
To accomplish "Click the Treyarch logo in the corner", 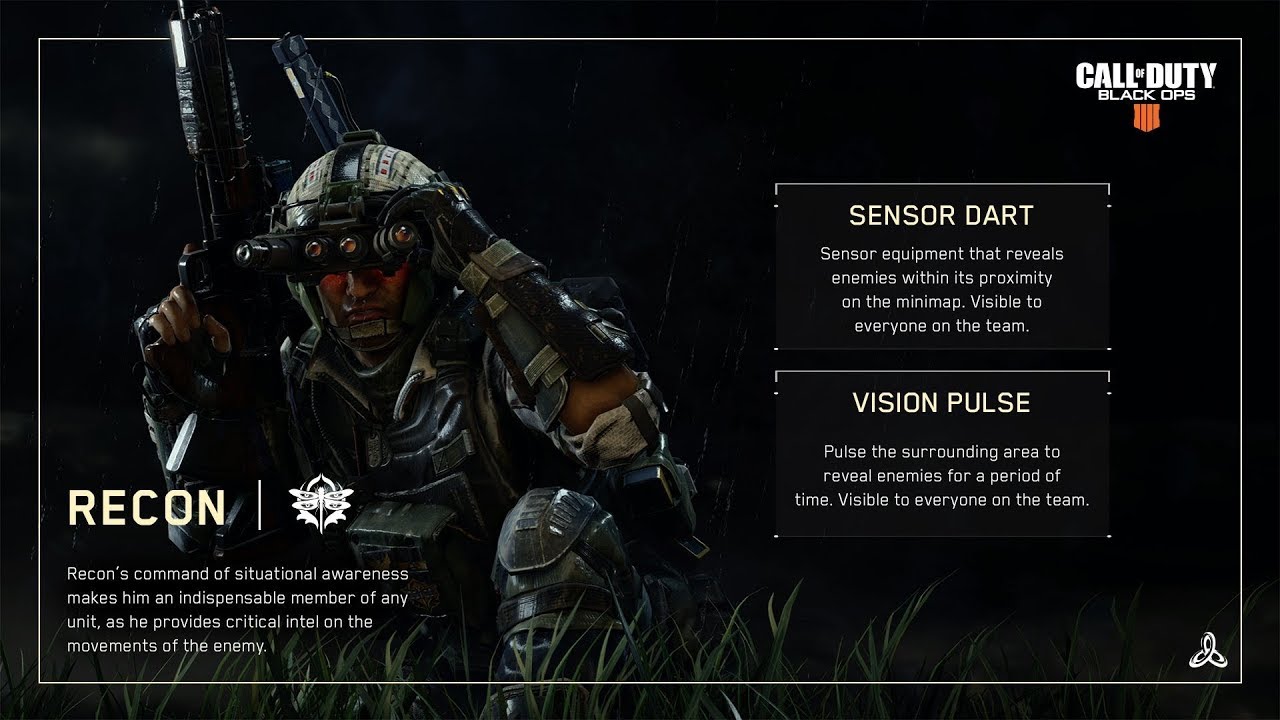I will (1204, 651).
